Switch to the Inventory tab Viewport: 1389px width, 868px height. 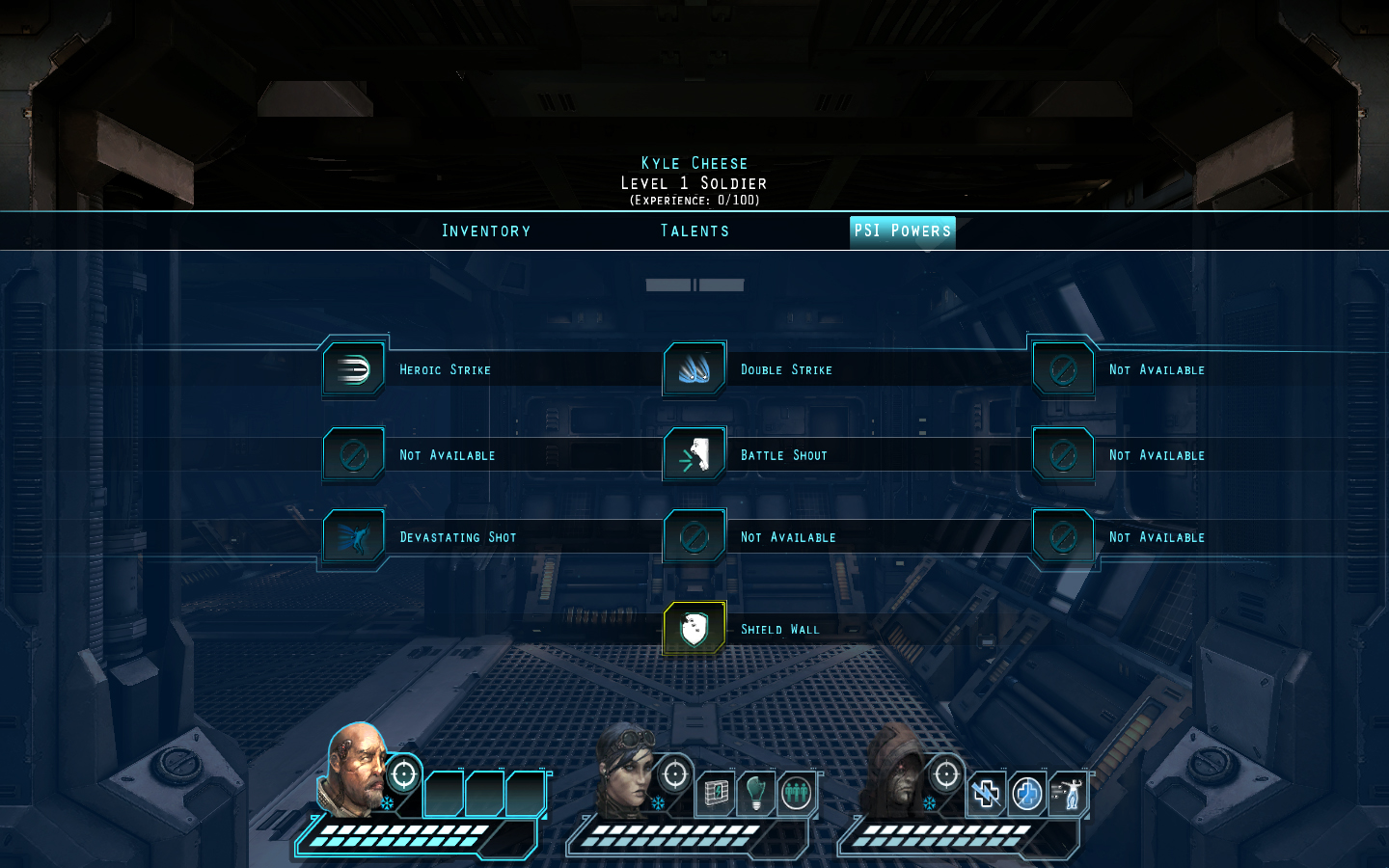click(x=486, y=231)
